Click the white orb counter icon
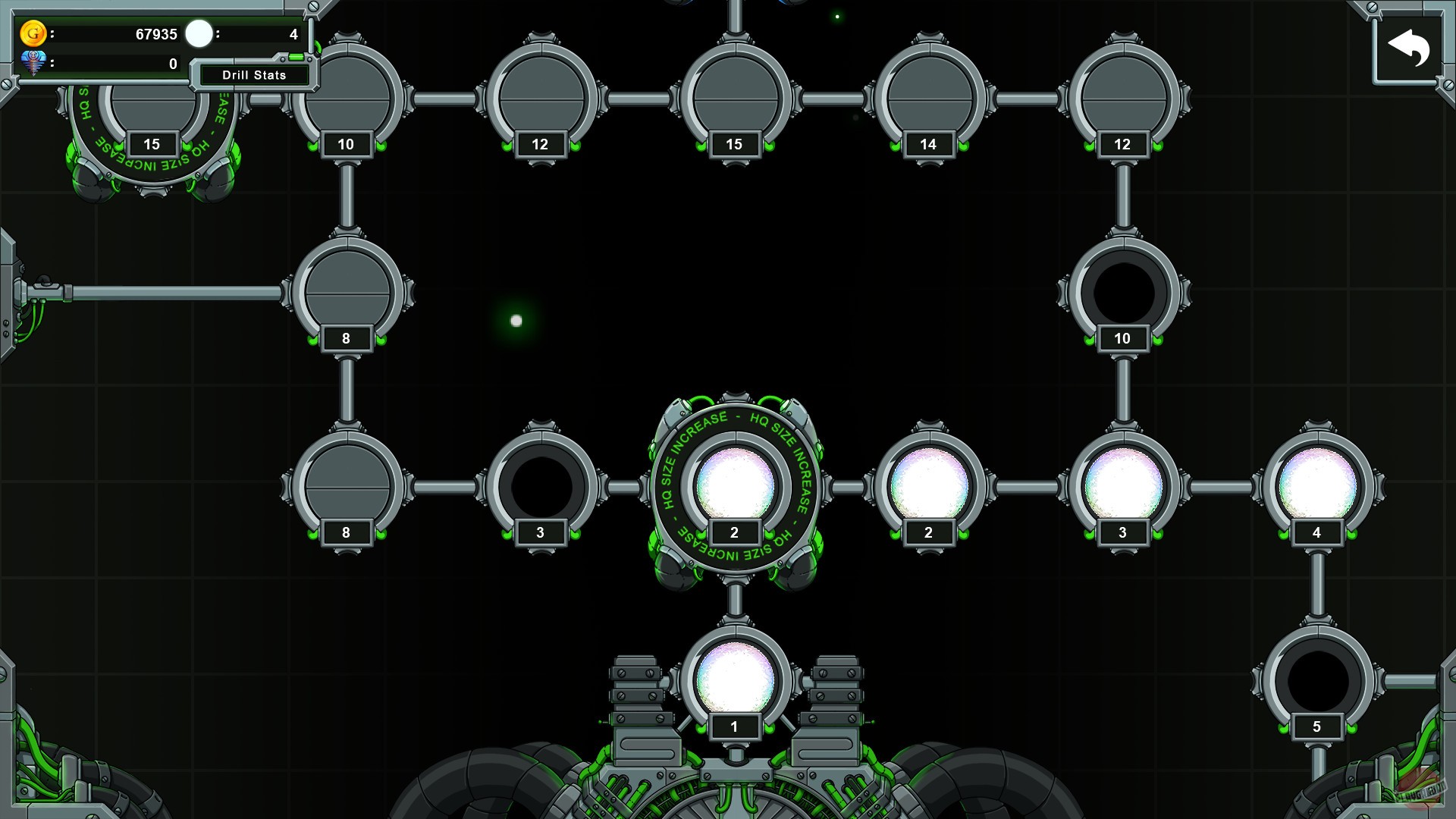 pos(199,33)
